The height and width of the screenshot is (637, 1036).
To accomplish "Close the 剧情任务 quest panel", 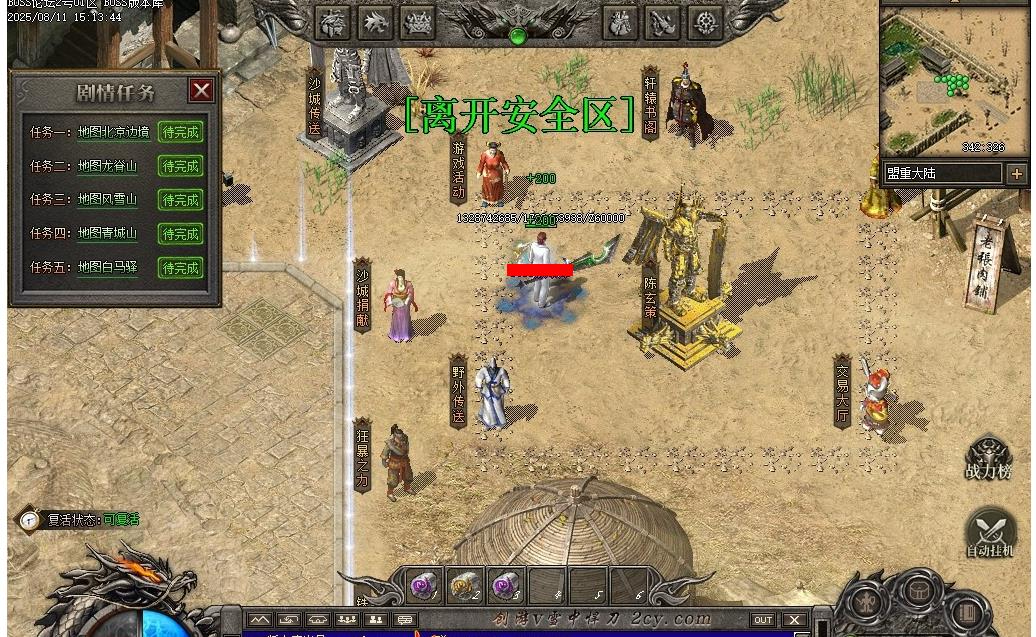I will (x=202, y=91).
